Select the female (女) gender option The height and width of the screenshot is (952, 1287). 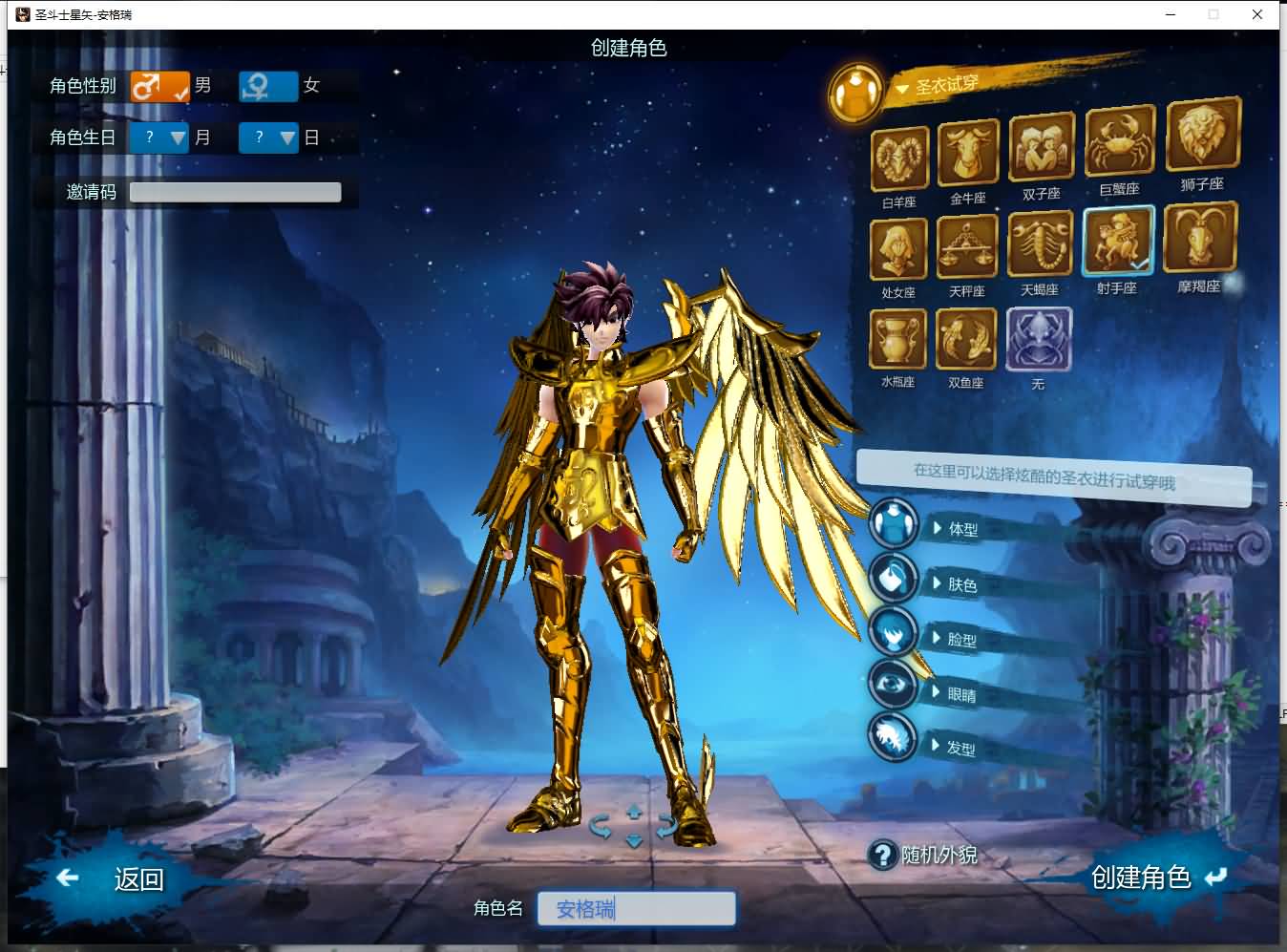tap(268, 86)
